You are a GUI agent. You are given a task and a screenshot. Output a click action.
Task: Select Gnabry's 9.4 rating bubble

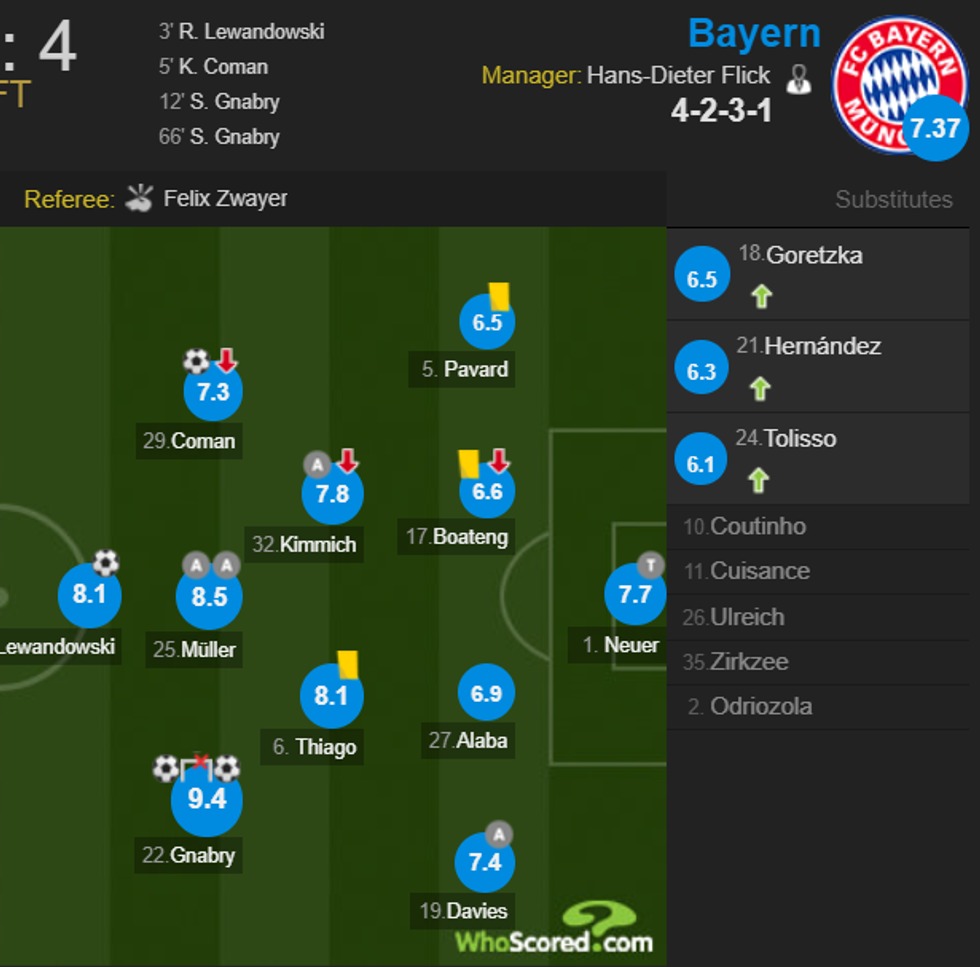[206, 799]
